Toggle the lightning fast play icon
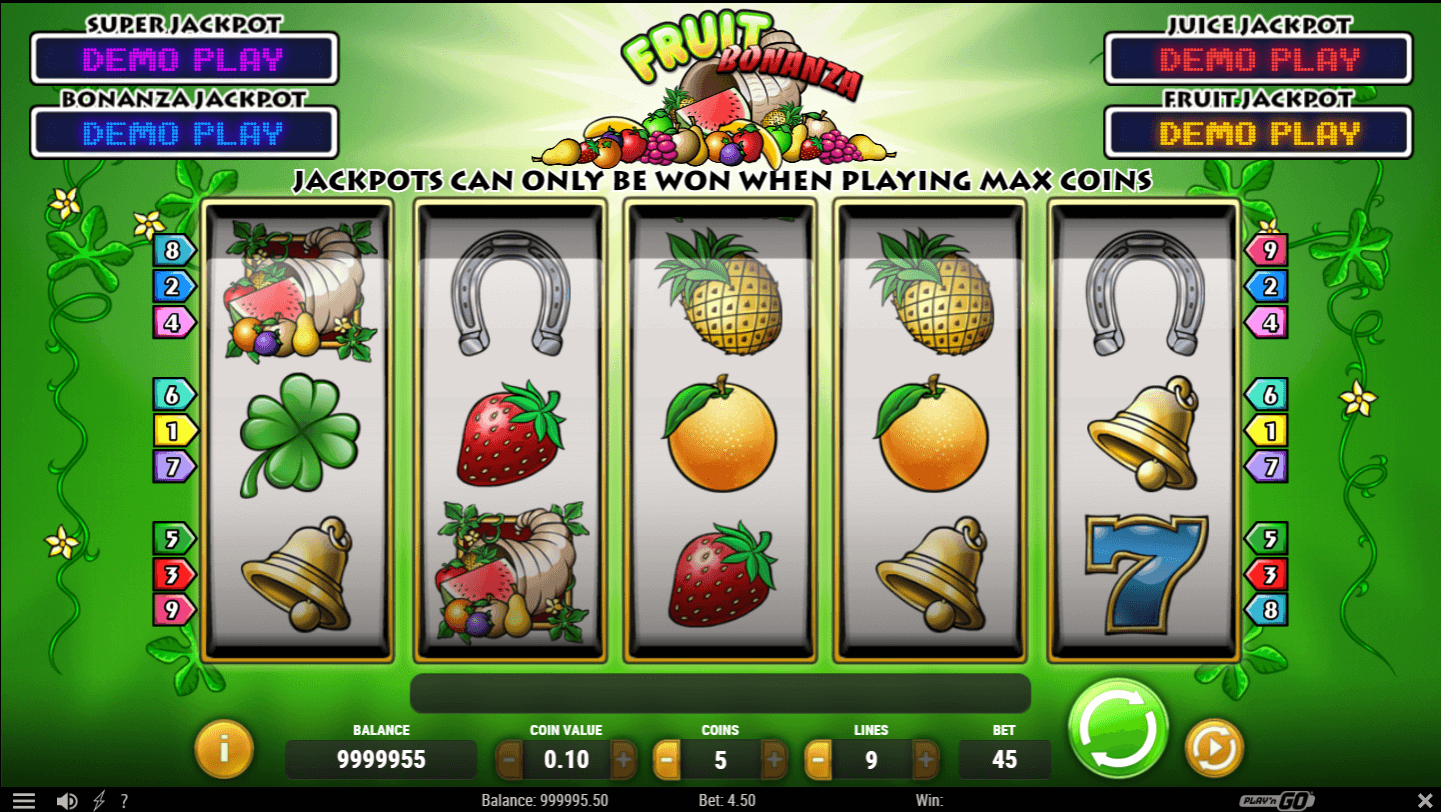Image resolution: width=1441 pixels, height=812 pixels. 98,801
